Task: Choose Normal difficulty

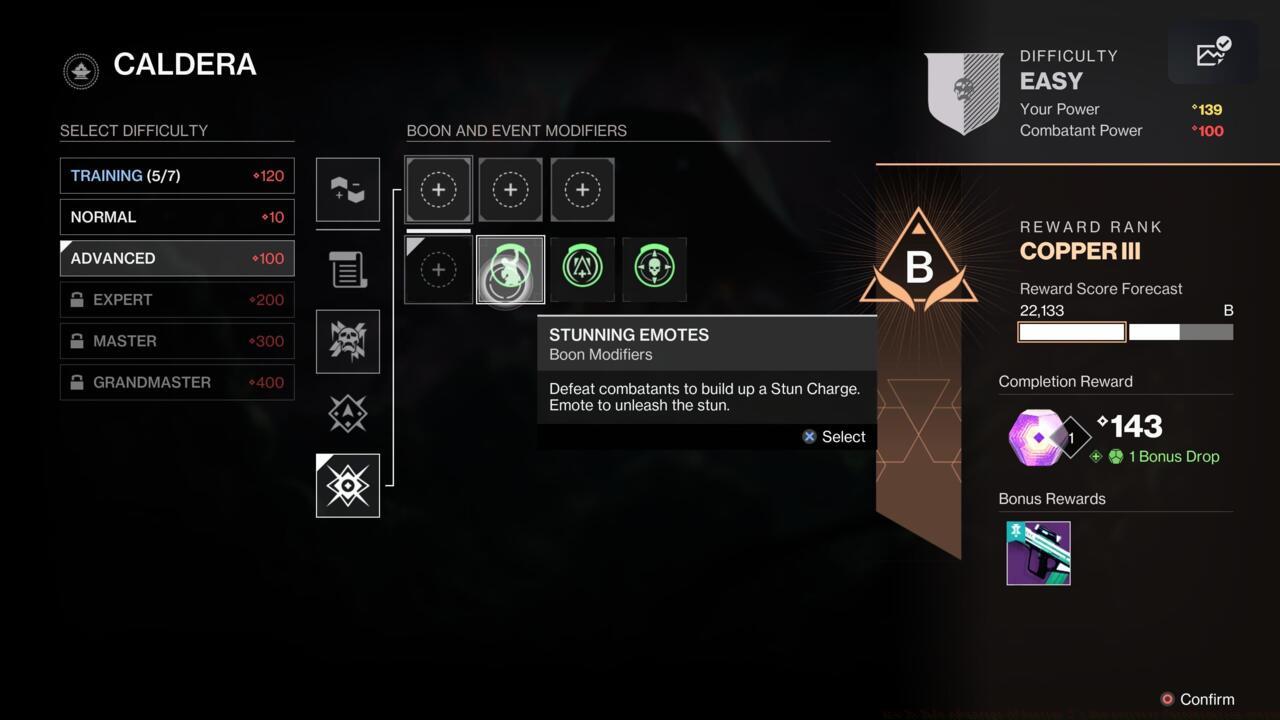Action: (x=177, y=217)
